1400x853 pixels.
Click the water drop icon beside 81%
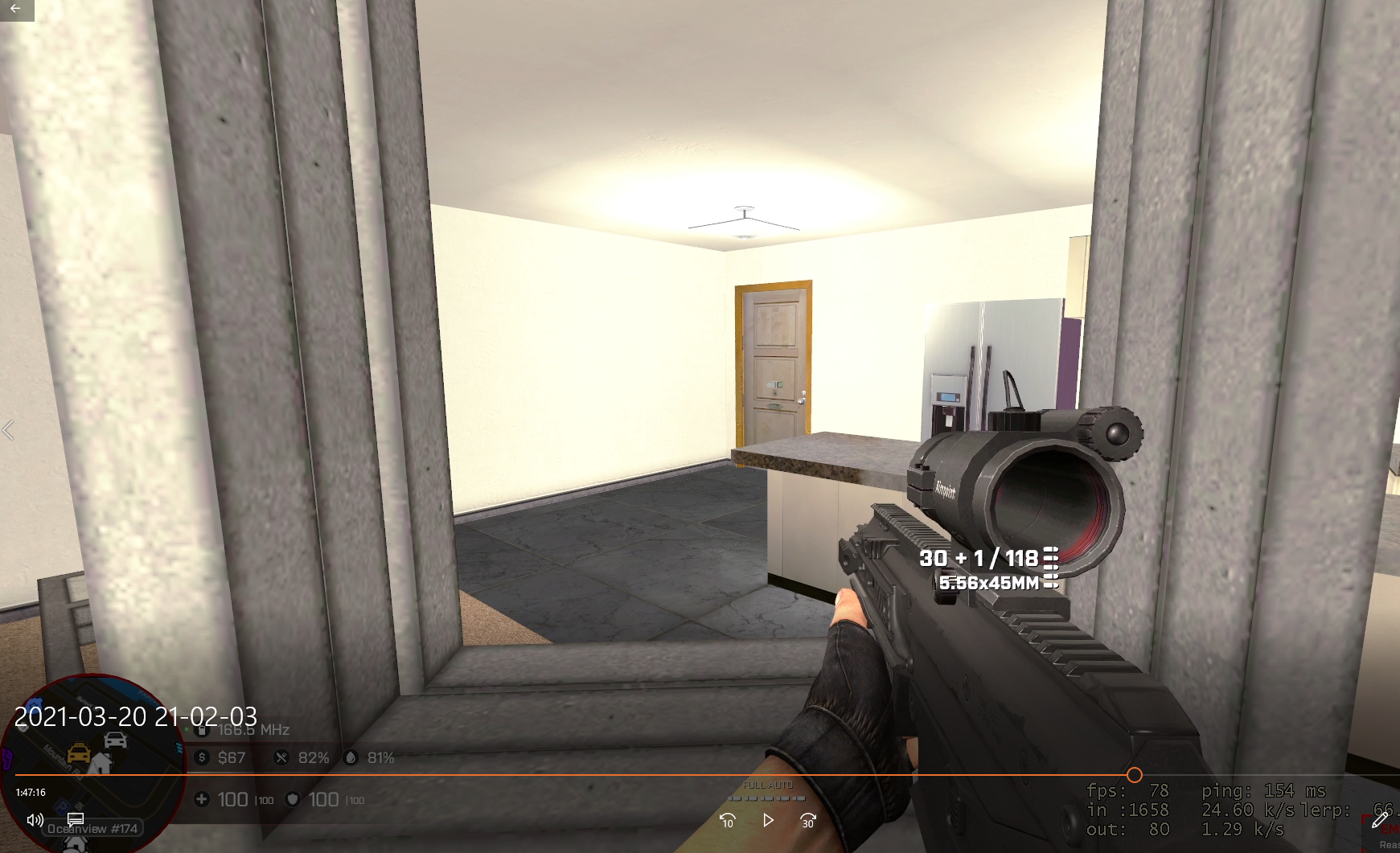pyautogui.click(x=351, y=757)
